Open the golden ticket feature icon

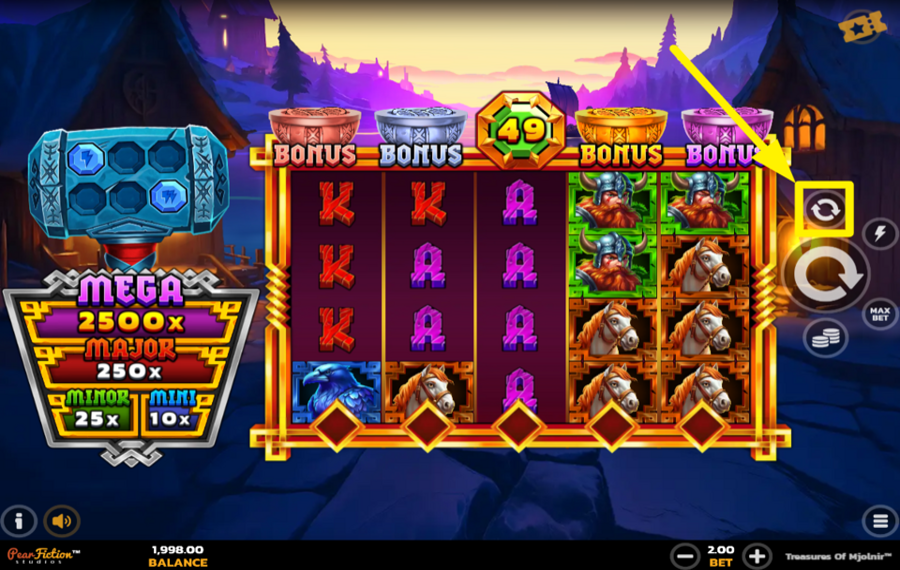(x=863, y=29)
